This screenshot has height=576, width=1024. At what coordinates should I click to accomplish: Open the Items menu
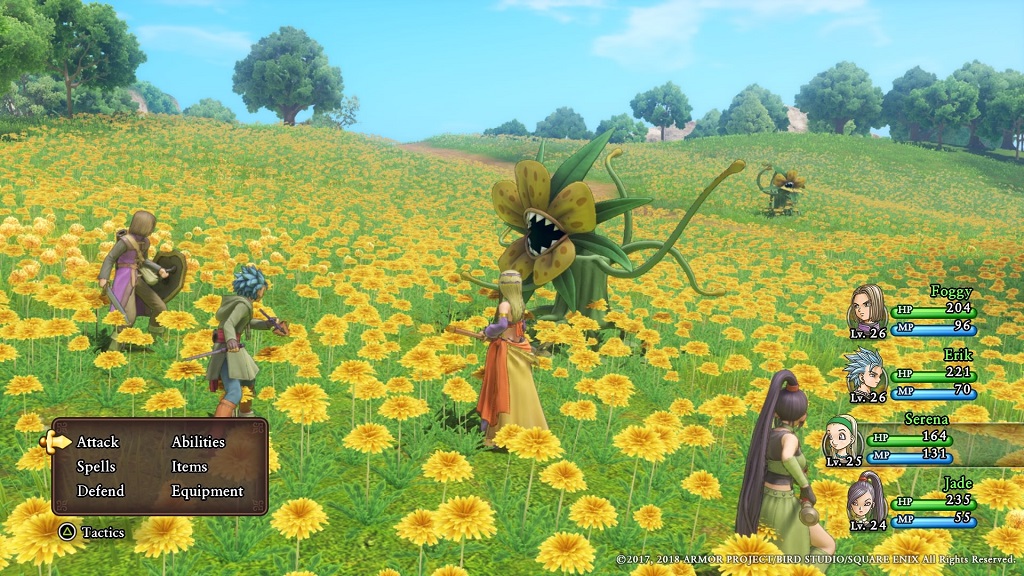tap(189, 467)
